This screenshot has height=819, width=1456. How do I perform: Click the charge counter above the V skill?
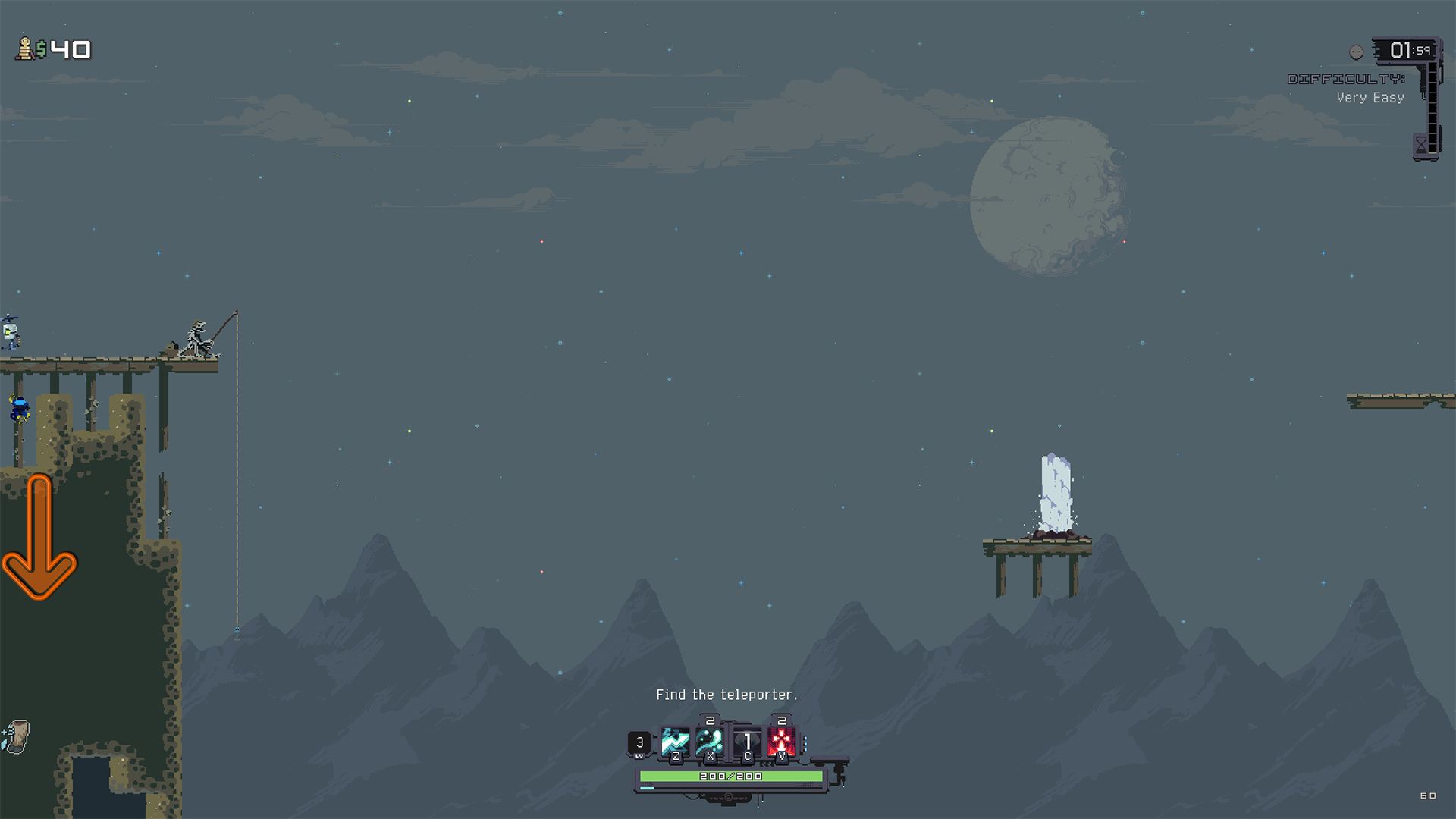click(x=781, y=720)
